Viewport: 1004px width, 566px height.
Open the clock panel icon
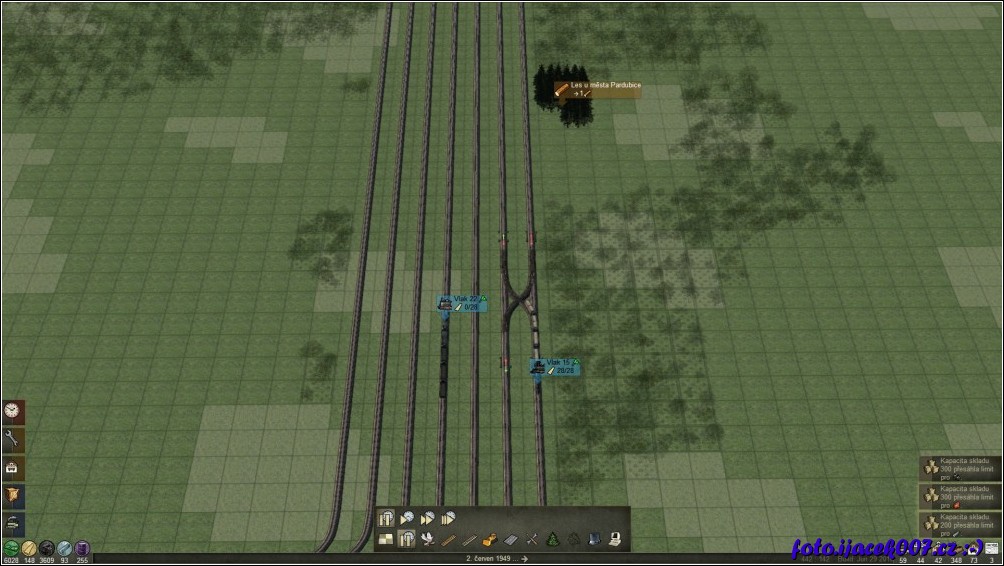pos(13,411)
